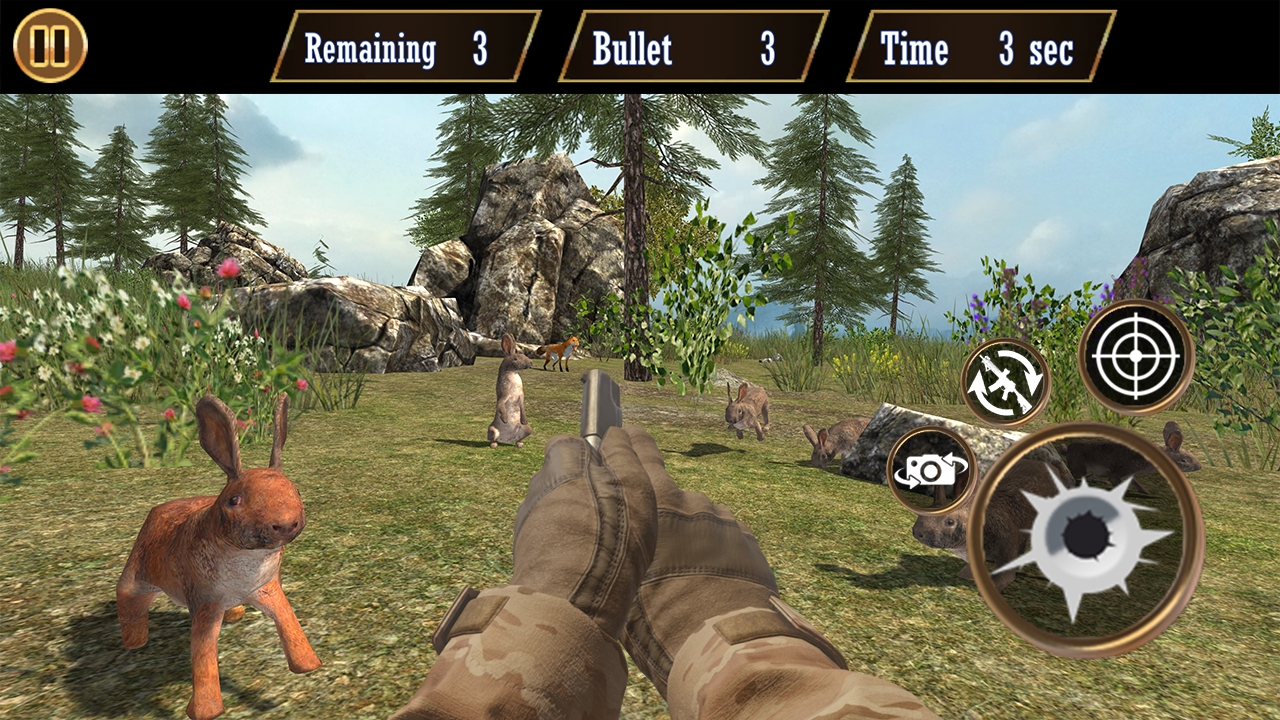This screenshot has width=1280, height=720.
Task: Target the brown rabbit in the foreground
Action: tap(225, 530)
